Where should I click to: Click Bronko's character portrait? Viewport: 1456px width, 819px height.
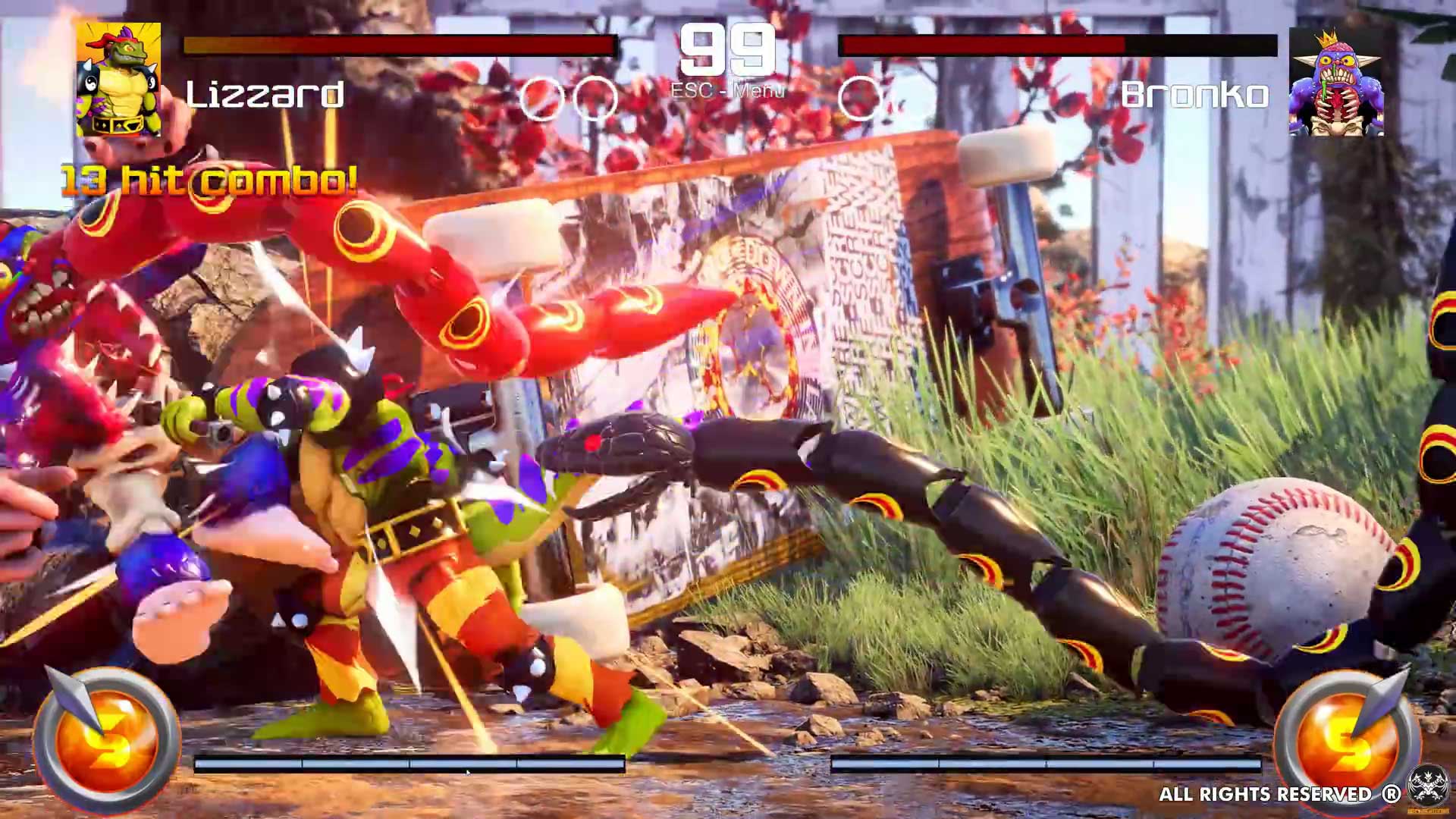click(x=1336, y=83)
